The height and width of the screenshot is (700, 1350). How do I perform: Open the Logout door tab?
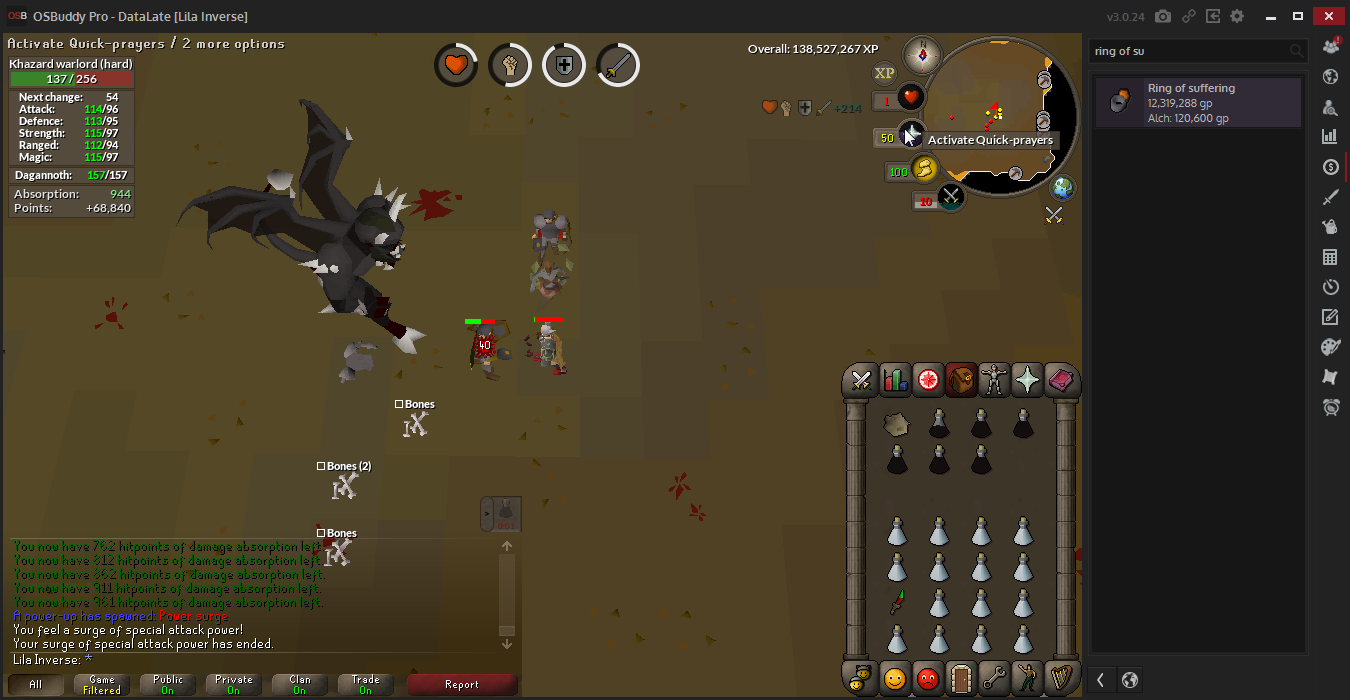961,678
